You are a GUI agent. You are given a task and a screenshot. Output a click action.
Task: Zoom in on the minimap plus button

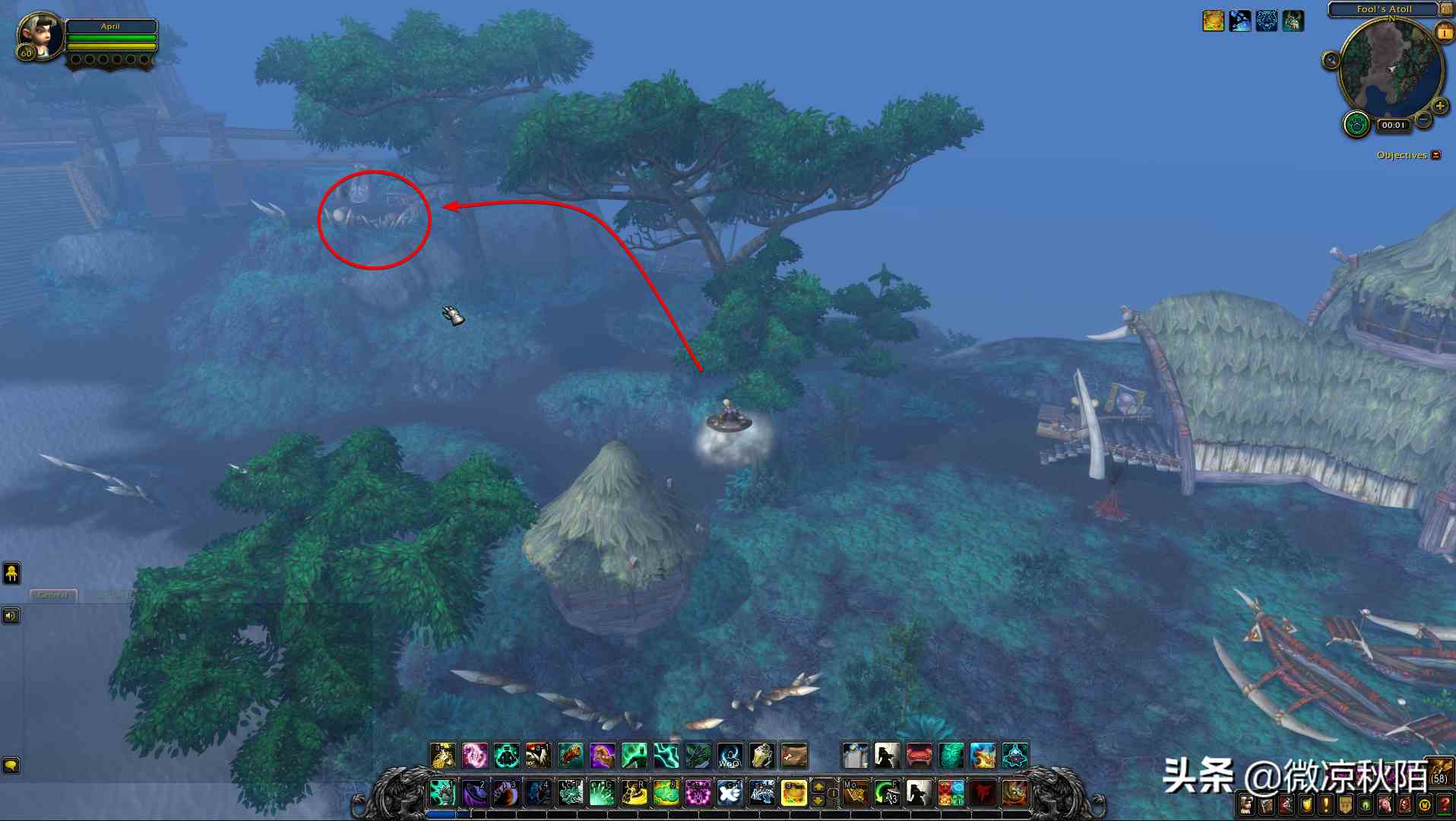pos(1439,106)
